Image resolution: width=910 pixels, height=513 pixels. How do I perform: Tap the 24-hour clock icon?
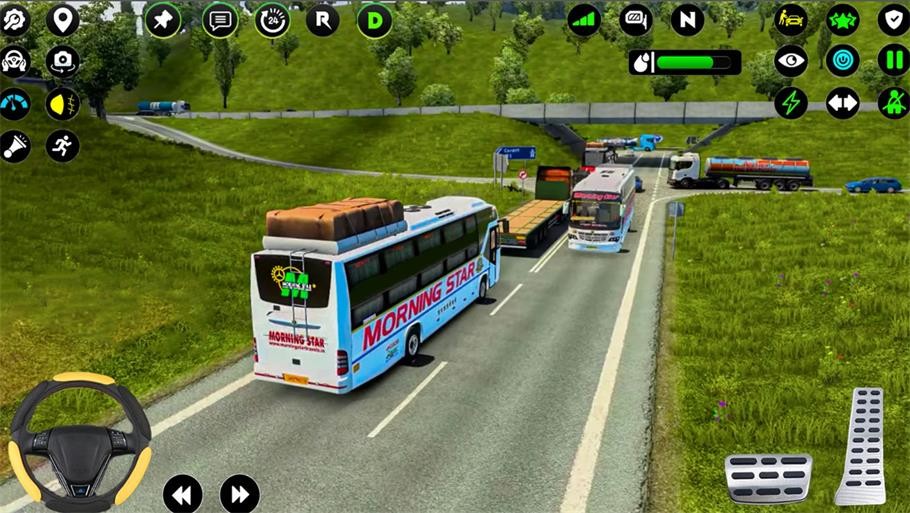click(272, 20)
